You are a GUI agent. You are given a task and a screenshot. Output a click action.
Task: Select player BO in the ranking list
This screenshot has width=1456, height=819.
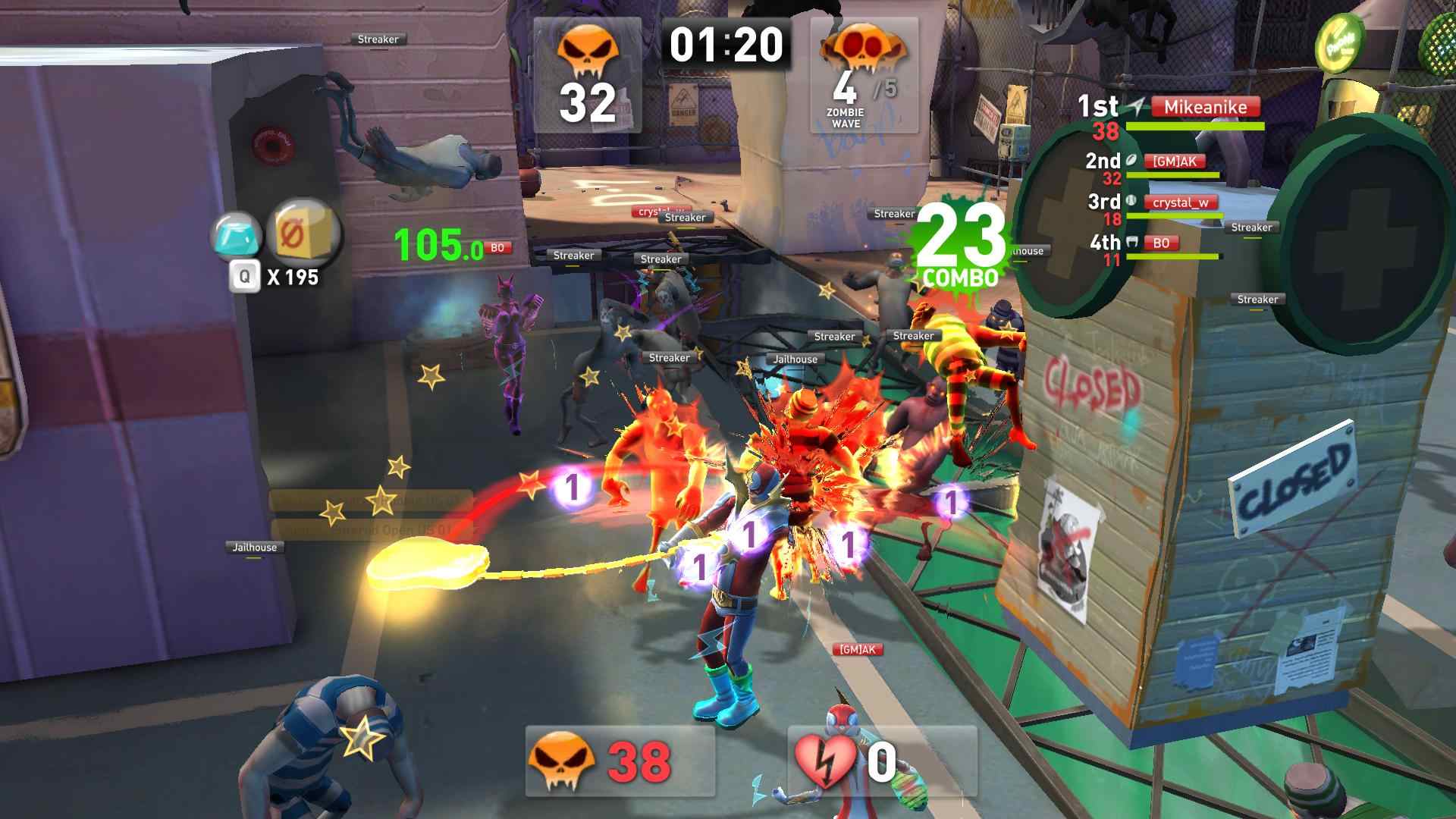(x=1160, y=243)
